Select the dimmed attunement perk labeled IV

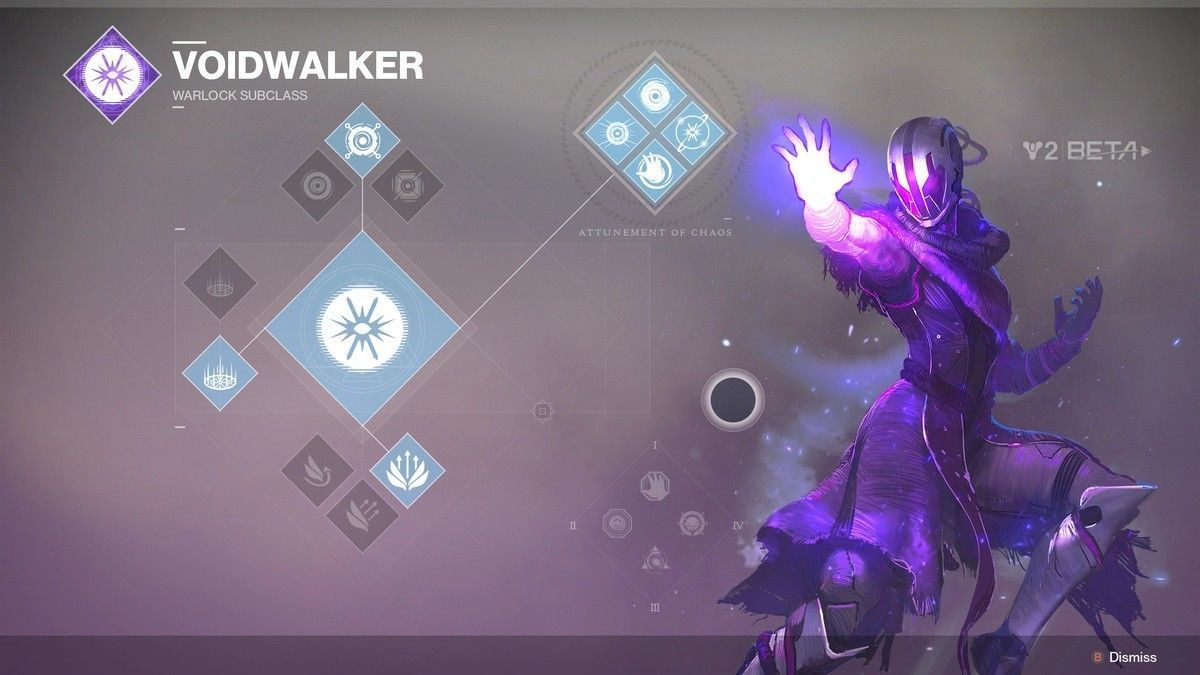click(693, 523)
